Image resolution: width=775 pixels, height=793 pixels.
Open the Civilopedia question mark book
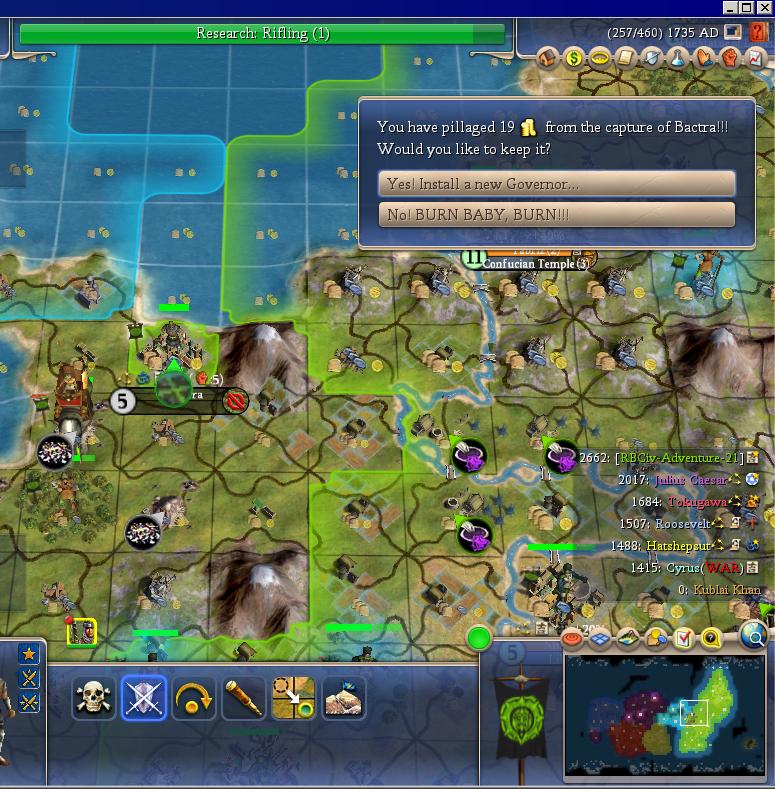757,33
